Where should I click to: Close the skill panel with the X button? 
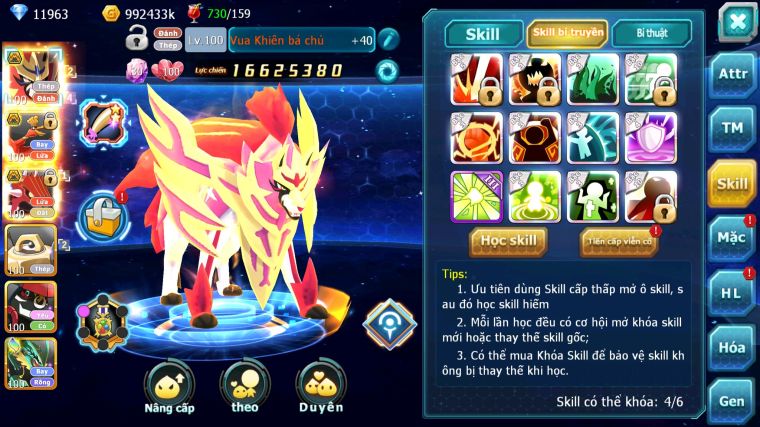pos(736,21)
